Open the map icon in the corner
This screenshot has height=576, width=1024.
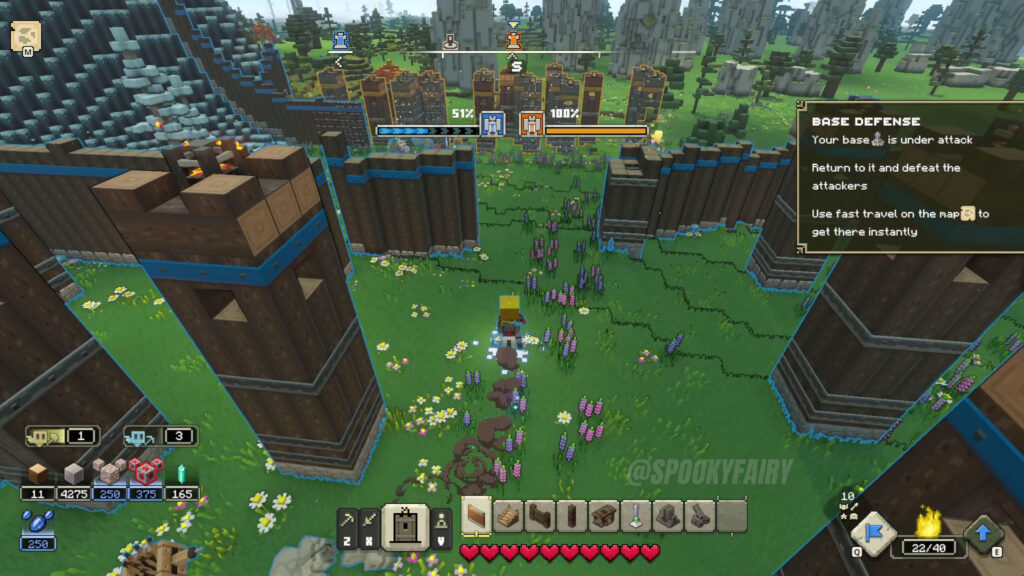pyautogui.click(x=24, y=37)
